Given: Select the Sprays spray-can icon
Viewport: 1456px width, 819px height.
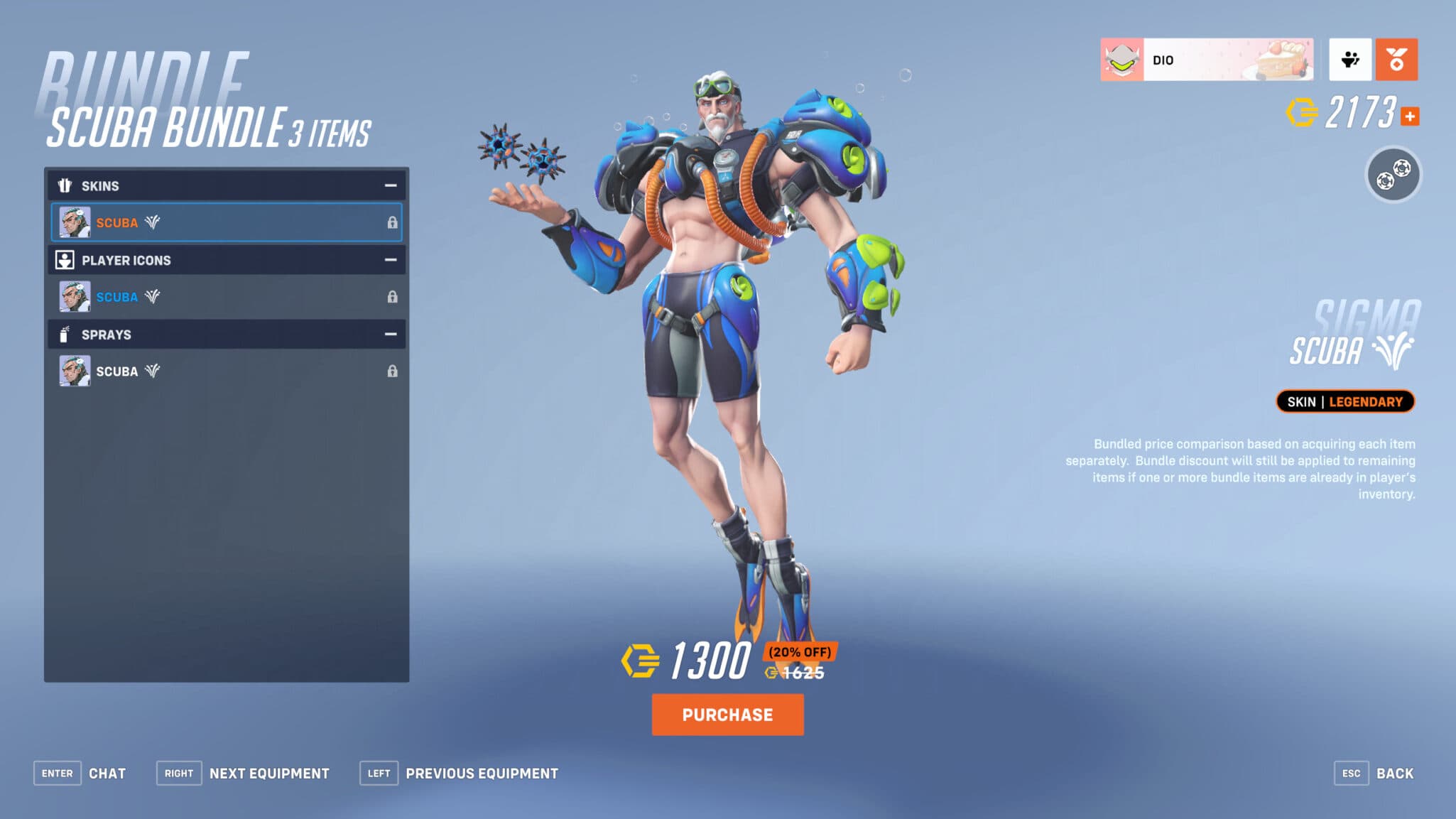Looking at the screenshot, I should [x=65, y=334].
